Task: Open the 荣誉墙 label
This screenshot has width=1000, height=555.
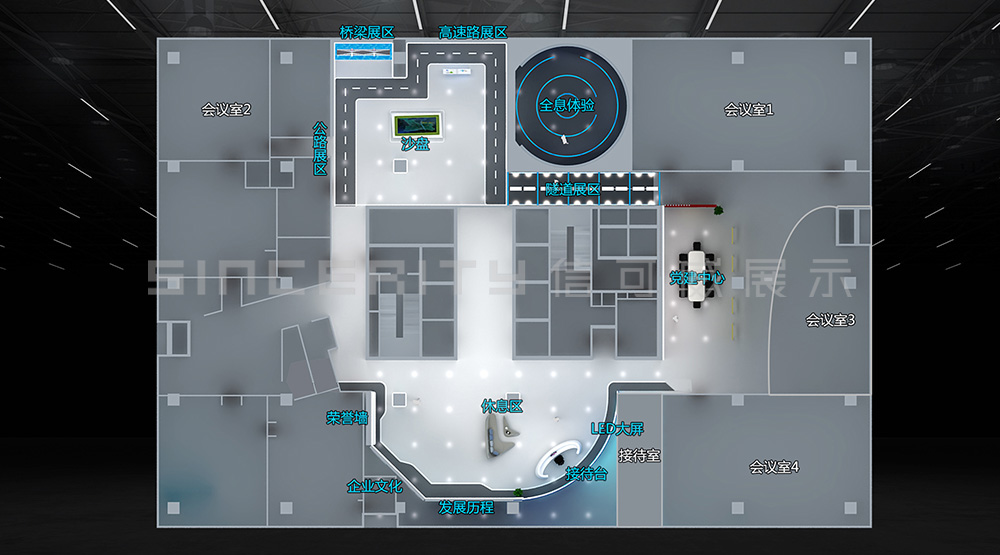Action: (347, 418)
